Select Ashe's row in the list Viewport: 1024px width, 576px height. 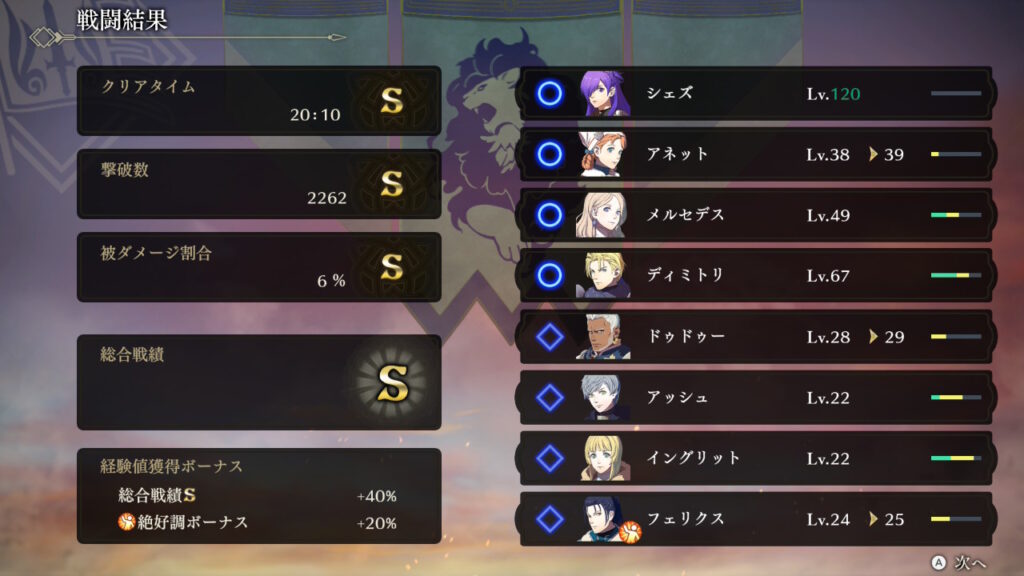[x=755, y=398]
